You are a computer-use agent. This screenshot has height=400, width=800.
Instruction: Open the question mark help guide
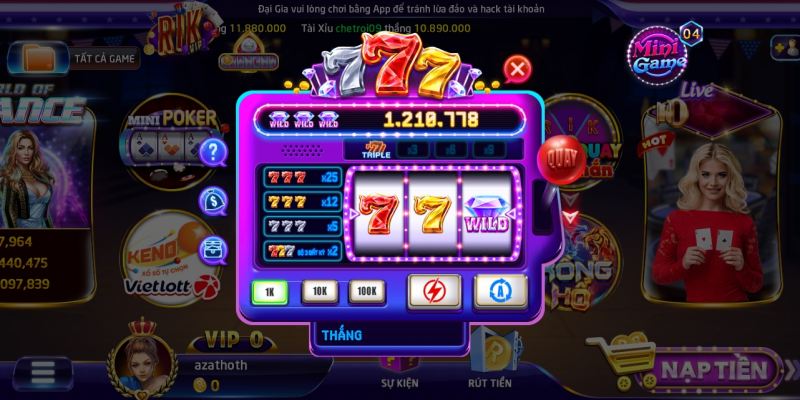pyautogui.click(x=213, y=152)
